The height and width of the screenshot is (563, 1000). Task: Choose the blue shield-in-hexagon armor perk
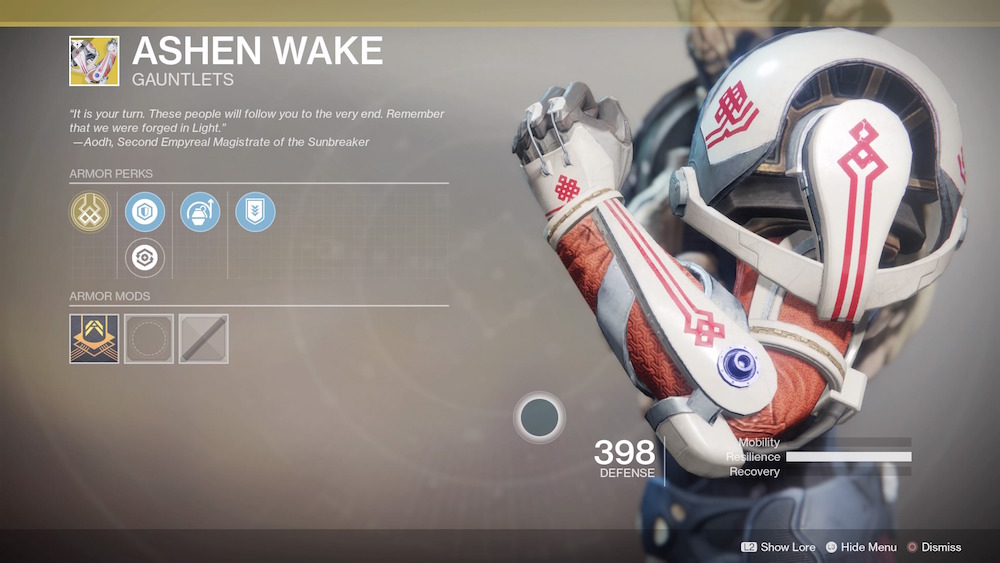point(145,212)
